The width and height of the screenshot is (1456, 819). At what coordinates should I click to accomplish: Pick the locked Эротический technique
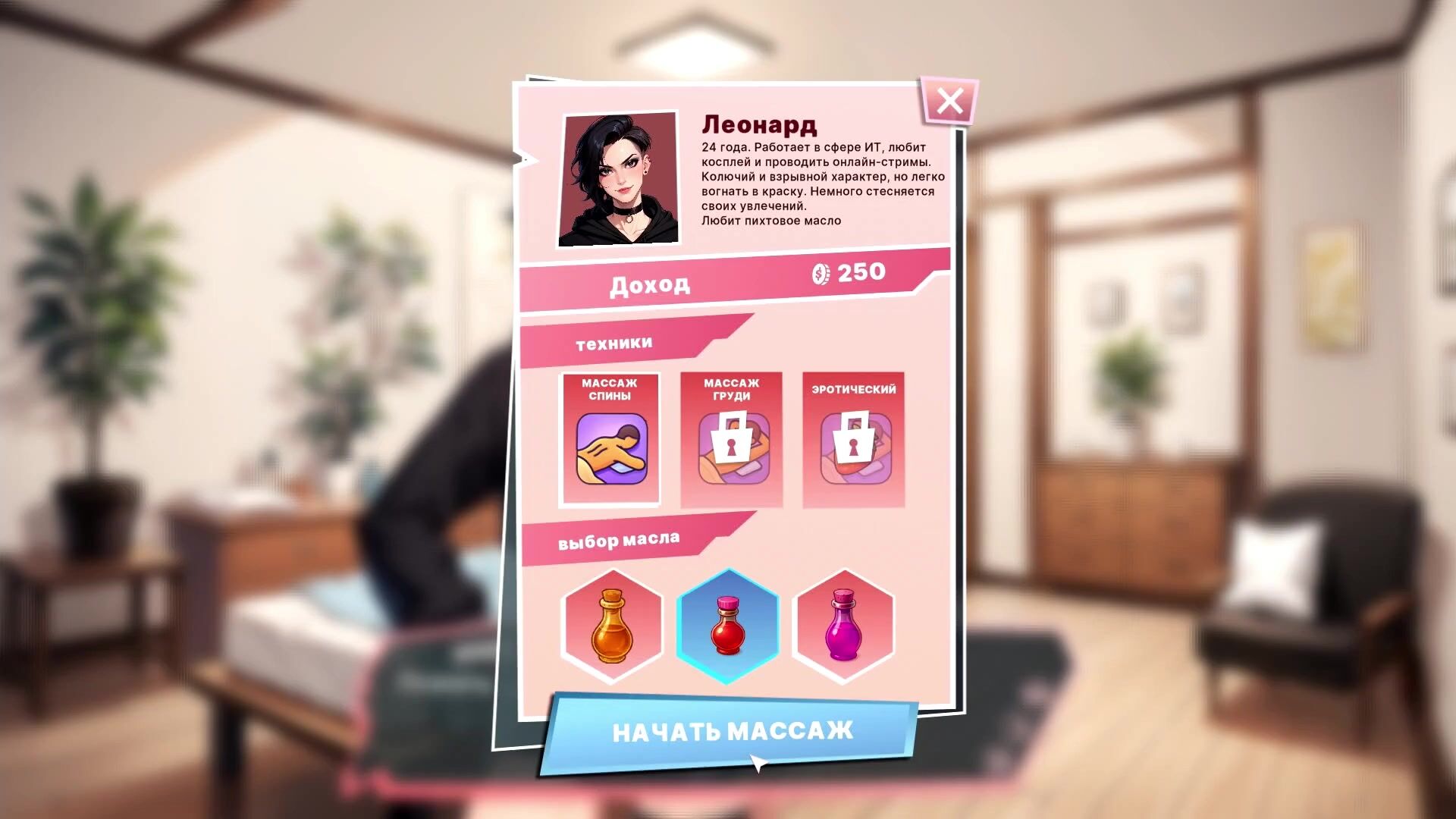point(854,440)
